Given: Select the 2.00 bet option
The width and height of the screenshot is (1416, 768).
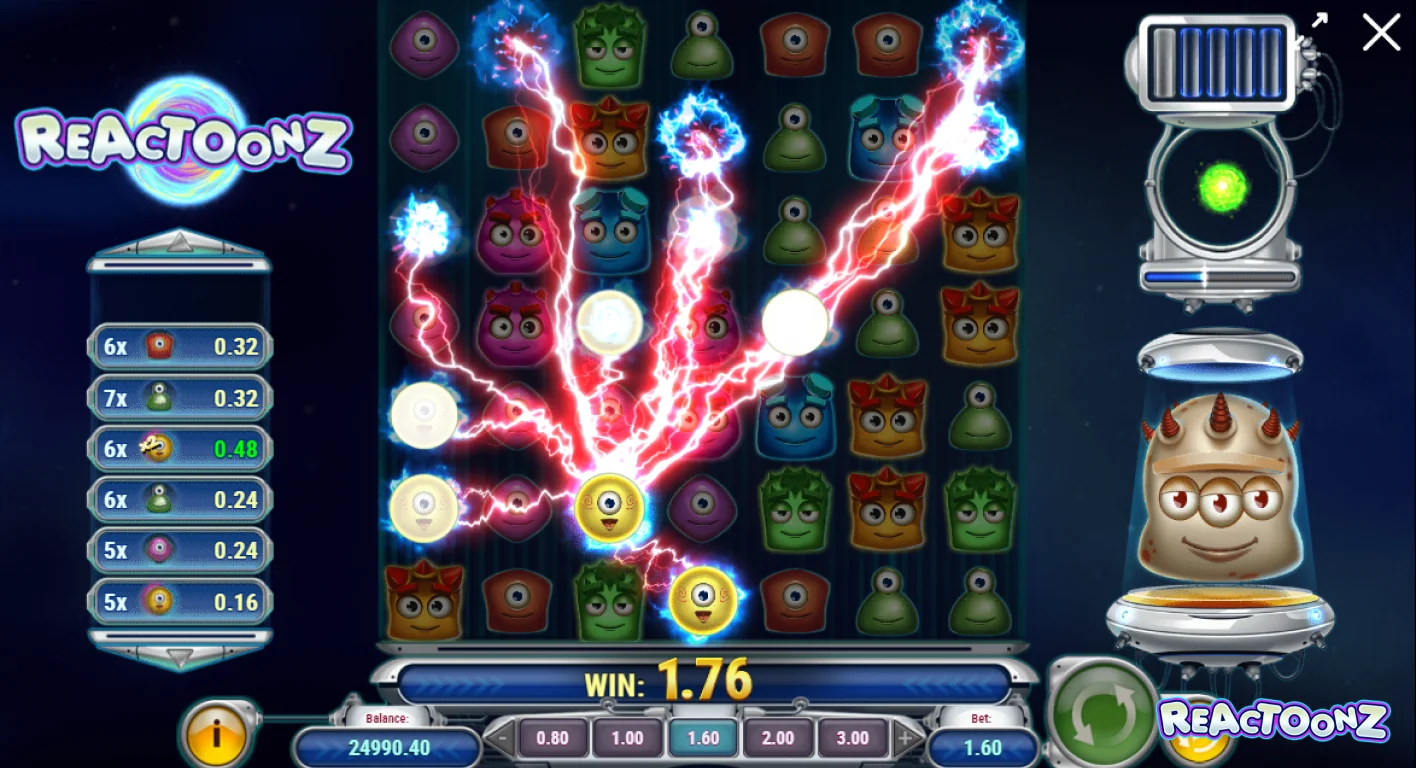Looking at the screenshot, I should click(x=777, y=737).
